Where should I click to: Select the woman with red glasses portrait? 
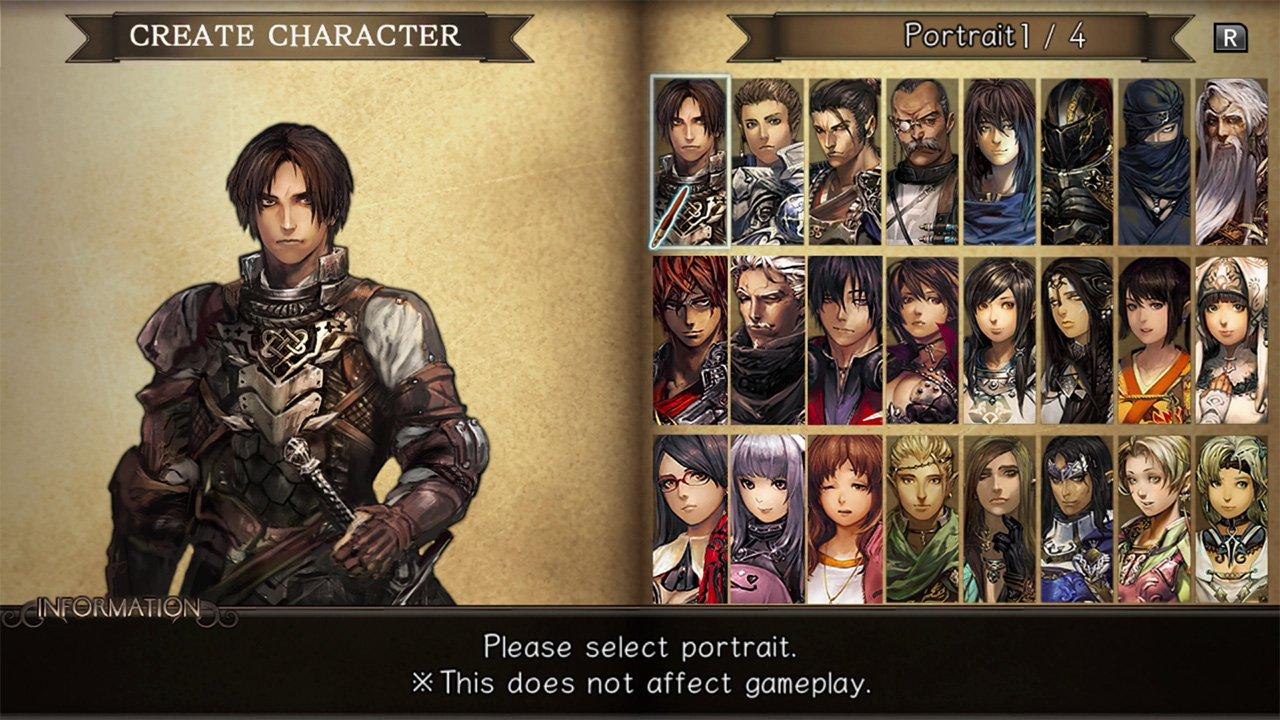point(693,520)
